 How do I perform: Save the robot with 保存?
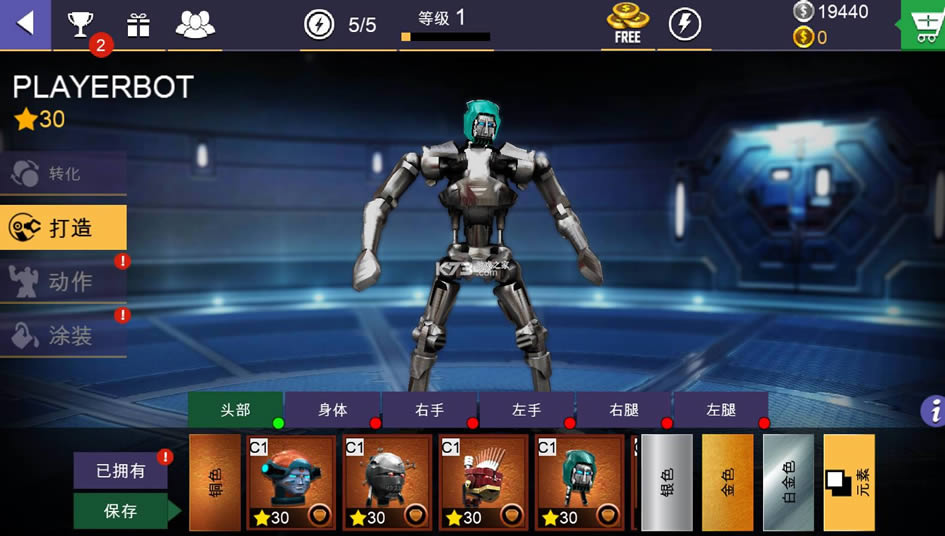click(x=120, y=511)
